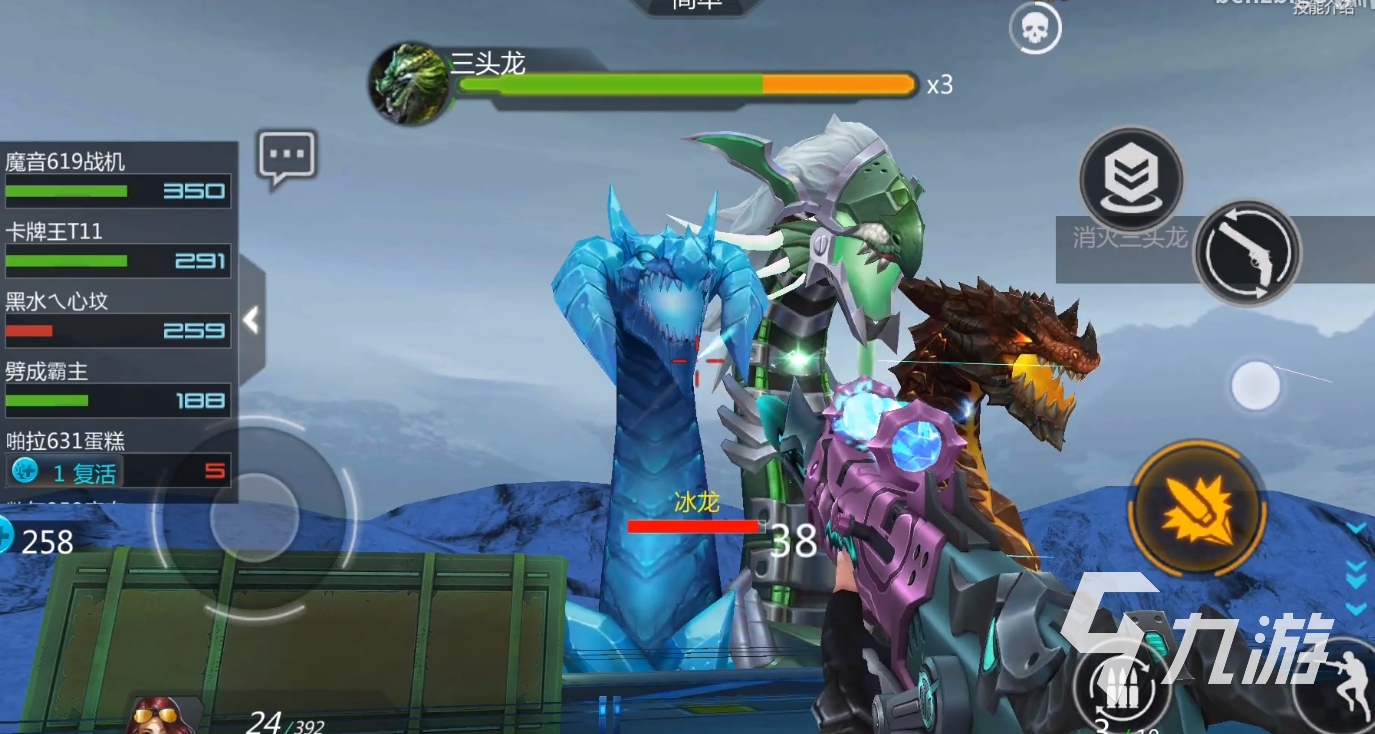This screenshot has height=734, width=1375.
Task: Switch weapon with the revolver button
Action: pyautogui.click(x=1247, y=253)
